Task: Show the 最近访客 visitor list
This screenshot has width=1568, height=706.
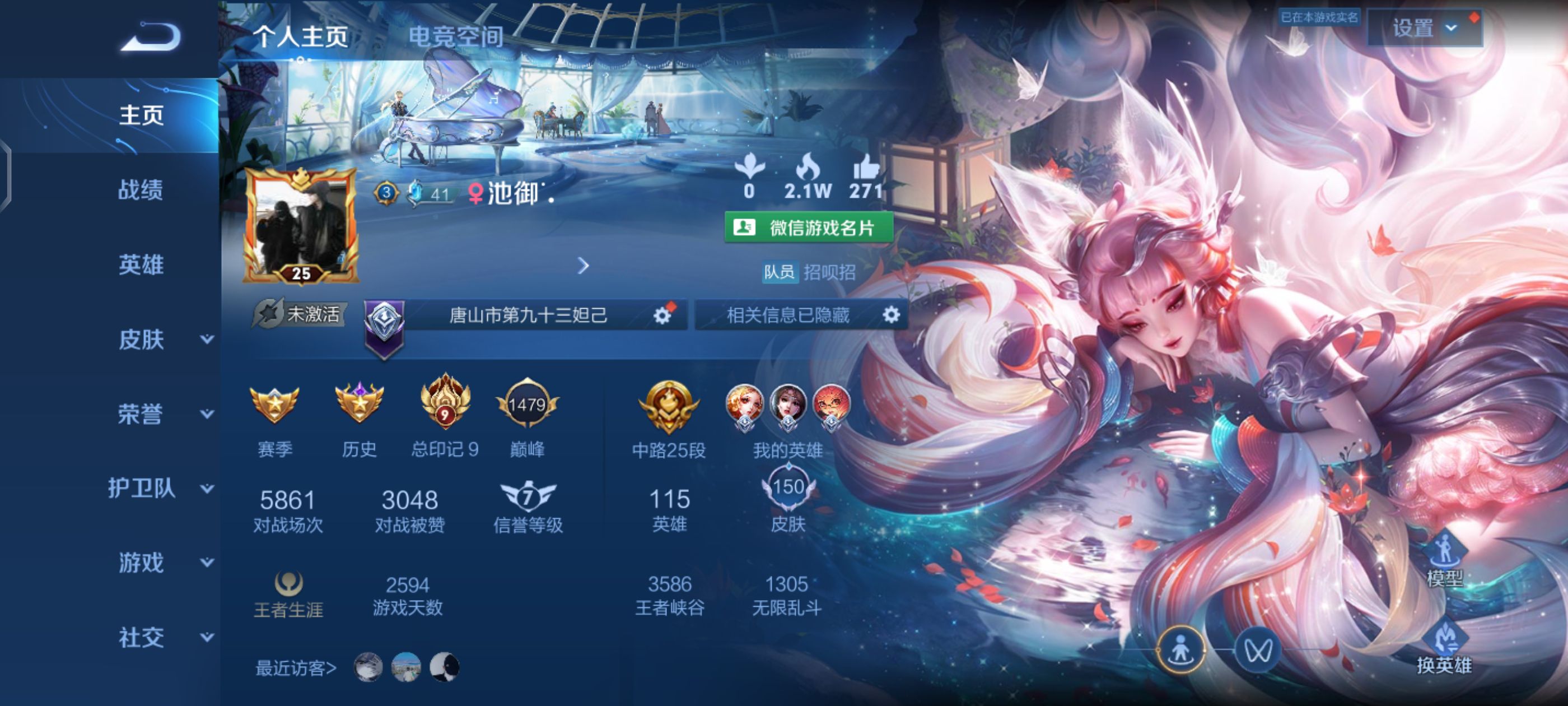Action: (296, 668)
